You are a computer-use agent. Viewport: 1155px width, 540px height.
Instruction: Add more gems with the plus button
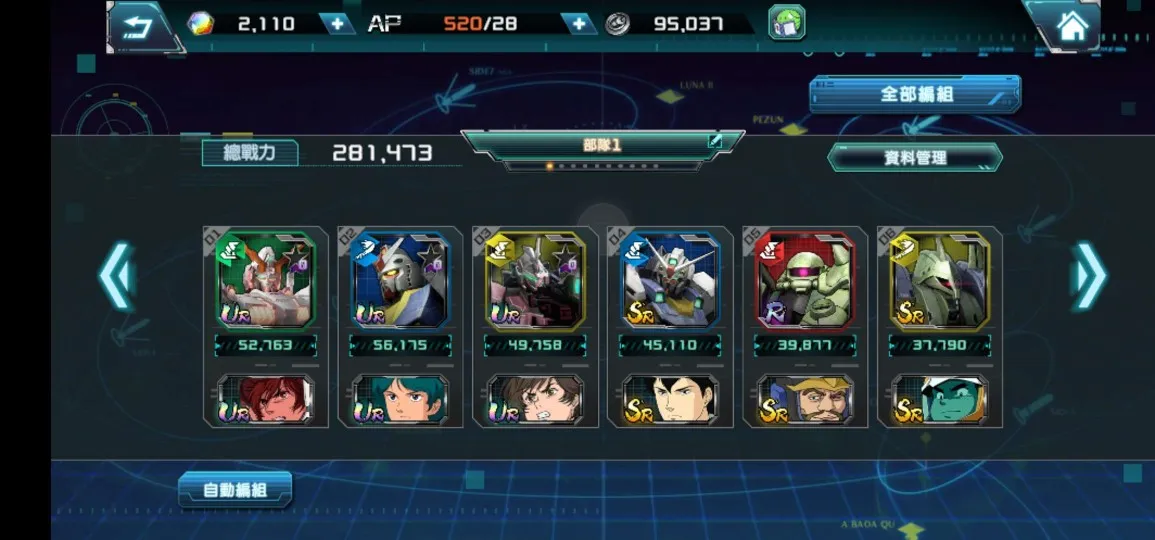[337, 23]
